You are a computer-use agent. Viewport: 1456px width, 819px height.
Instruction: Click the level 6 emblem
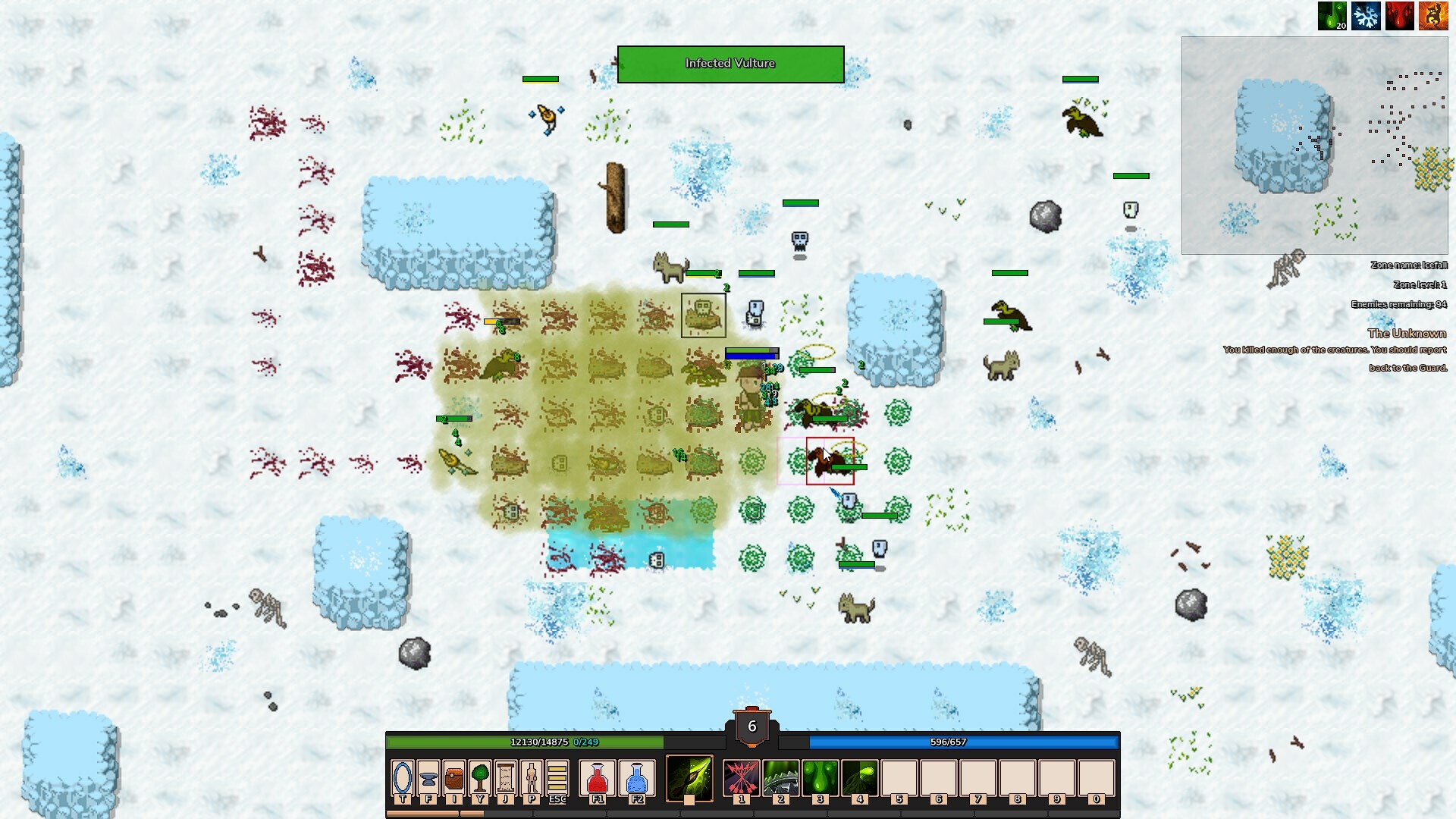[x=752, y=726]
